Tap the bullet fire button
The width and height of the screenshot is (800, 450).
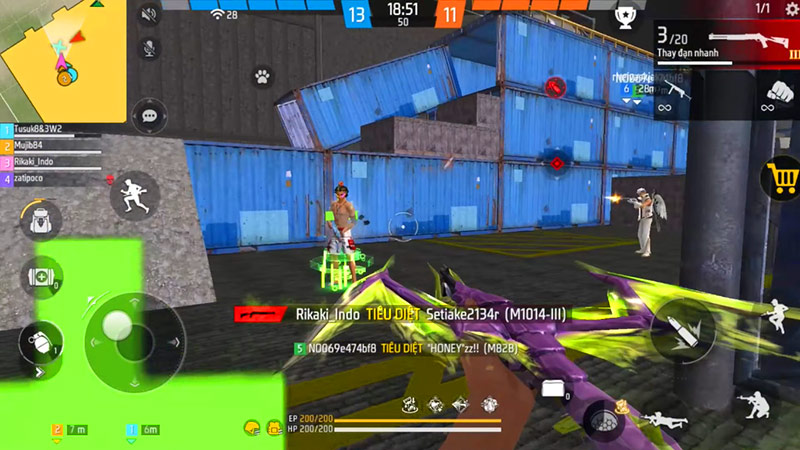[x=683, y=330]
